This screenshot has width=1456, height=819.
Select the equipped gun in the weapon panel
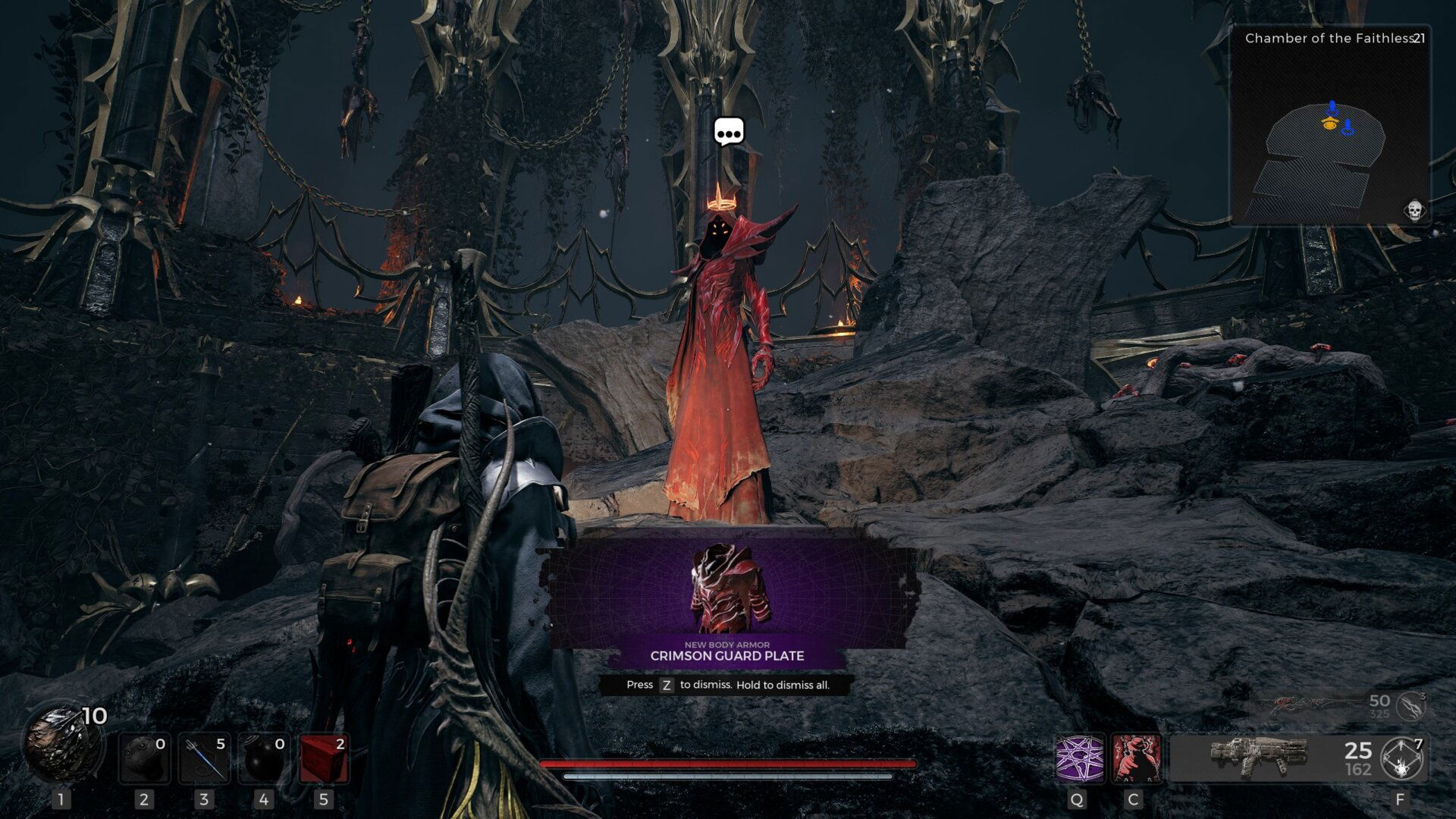coord(1259,757)
